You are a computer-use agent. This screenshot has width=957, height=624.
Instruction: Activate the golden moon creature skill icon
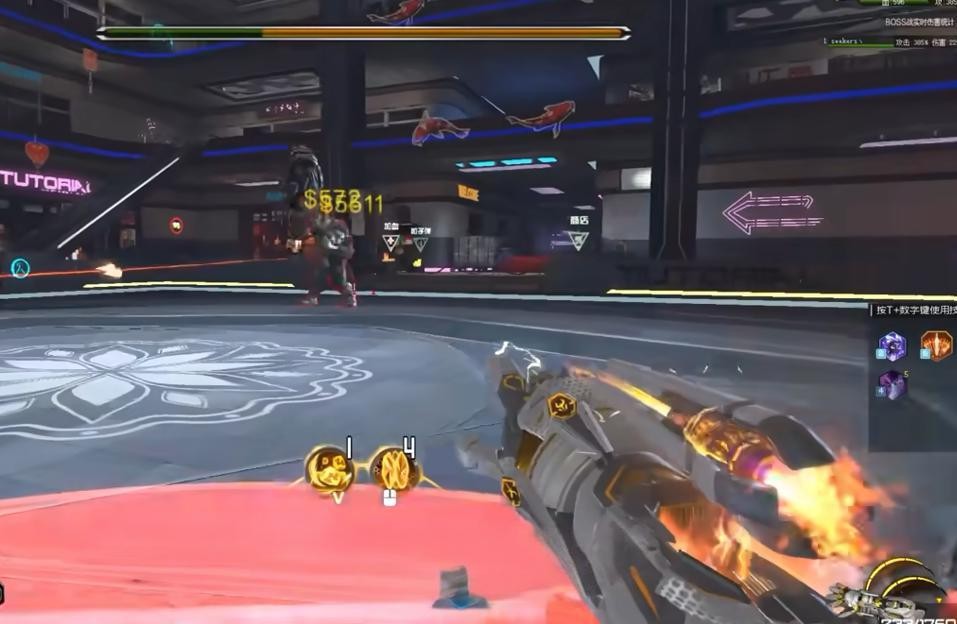tap(329, 468)
